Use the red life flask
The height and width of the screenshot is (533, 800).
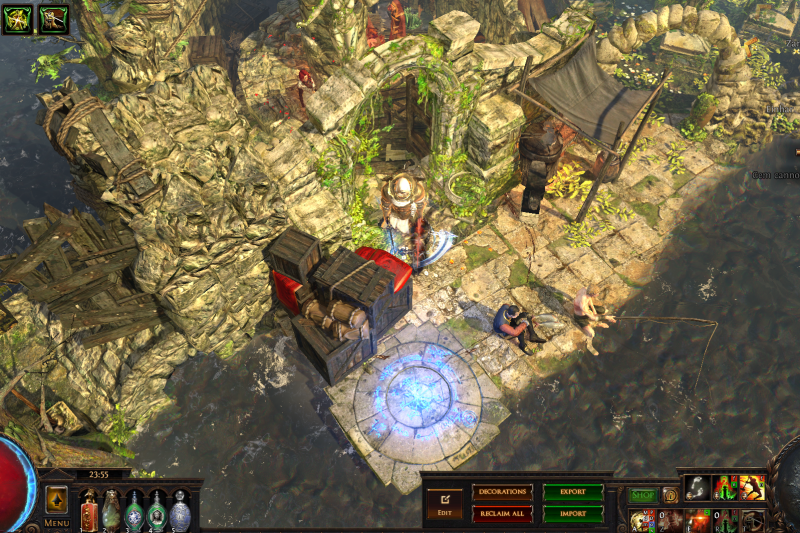click(89, 511)
